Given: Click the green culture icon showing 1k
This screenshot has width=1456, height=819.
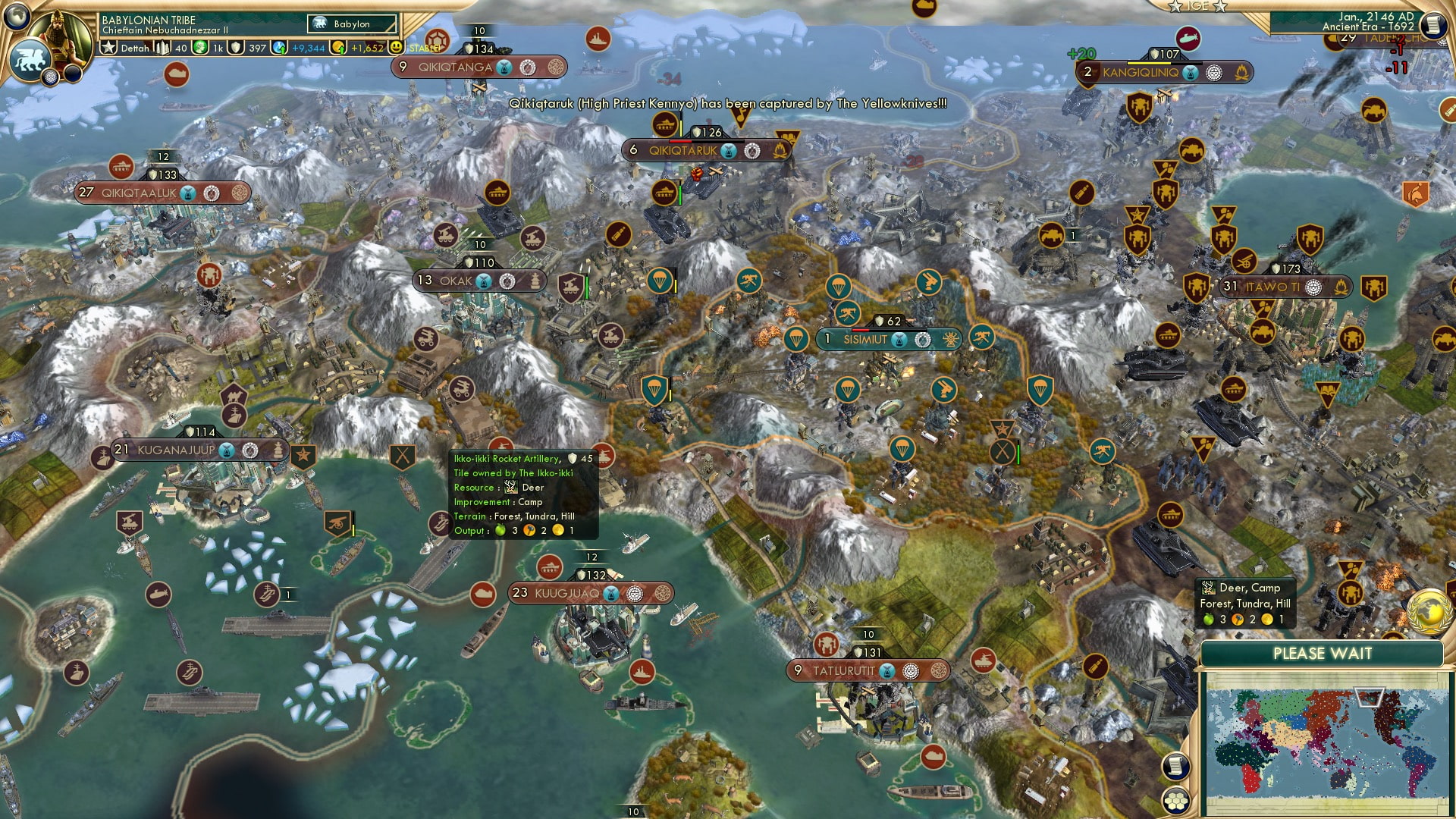Looking at the screenshot, I should [x=199, y=48].
